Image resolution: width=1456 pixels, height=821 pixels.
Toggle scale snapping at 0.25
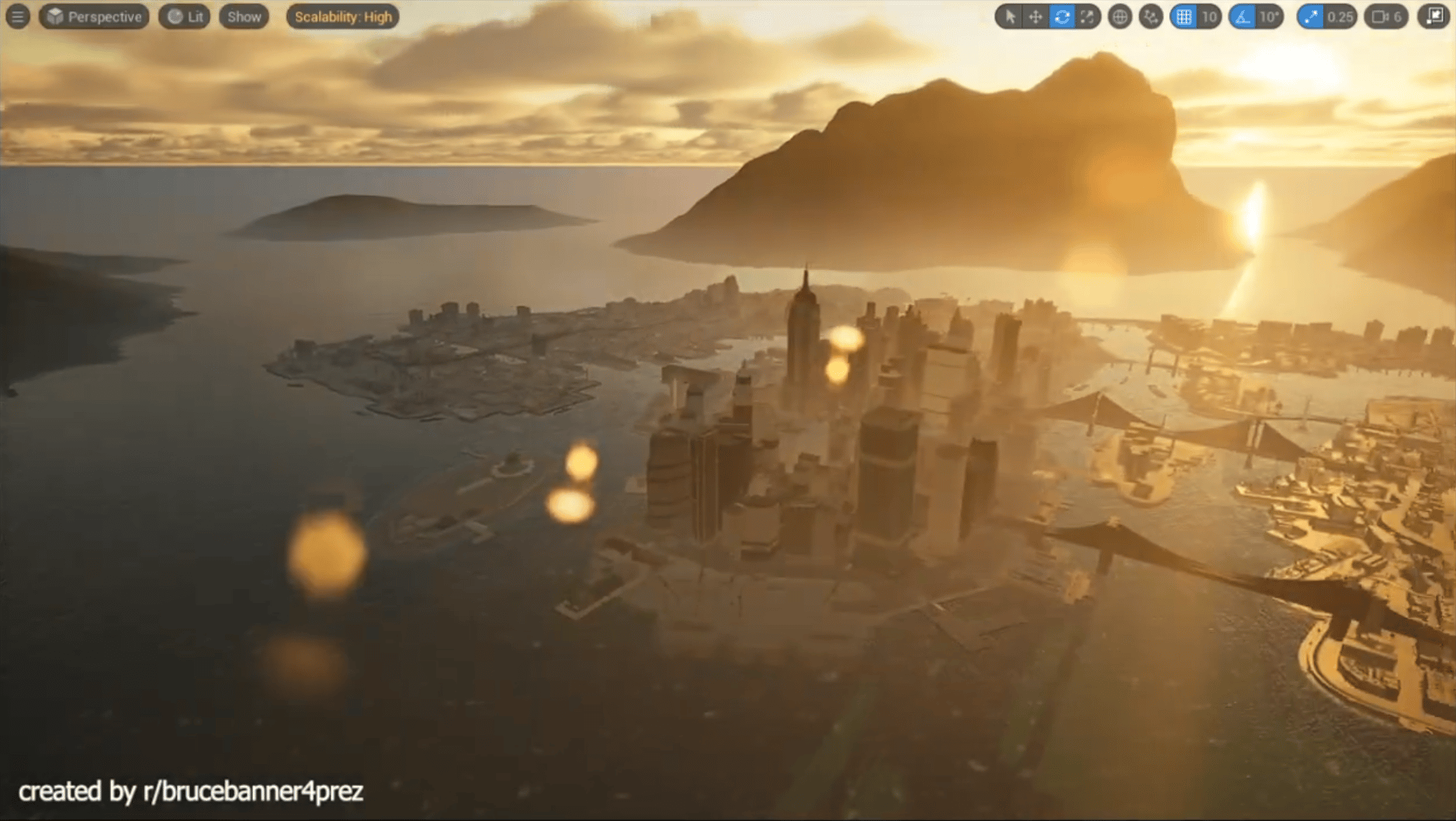[x=1312, y=16]
